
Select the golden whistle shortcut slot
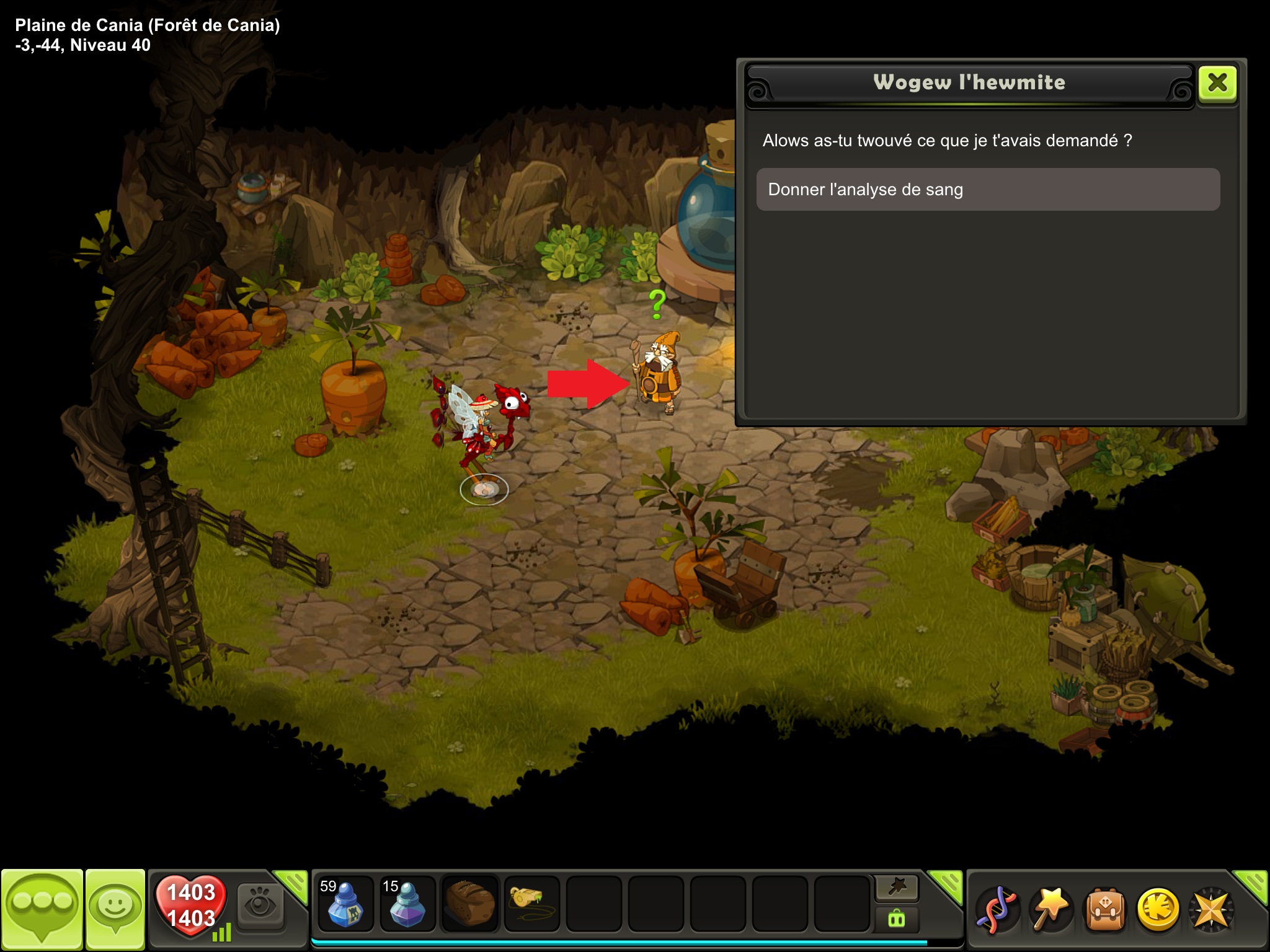[x=531, y=904]
